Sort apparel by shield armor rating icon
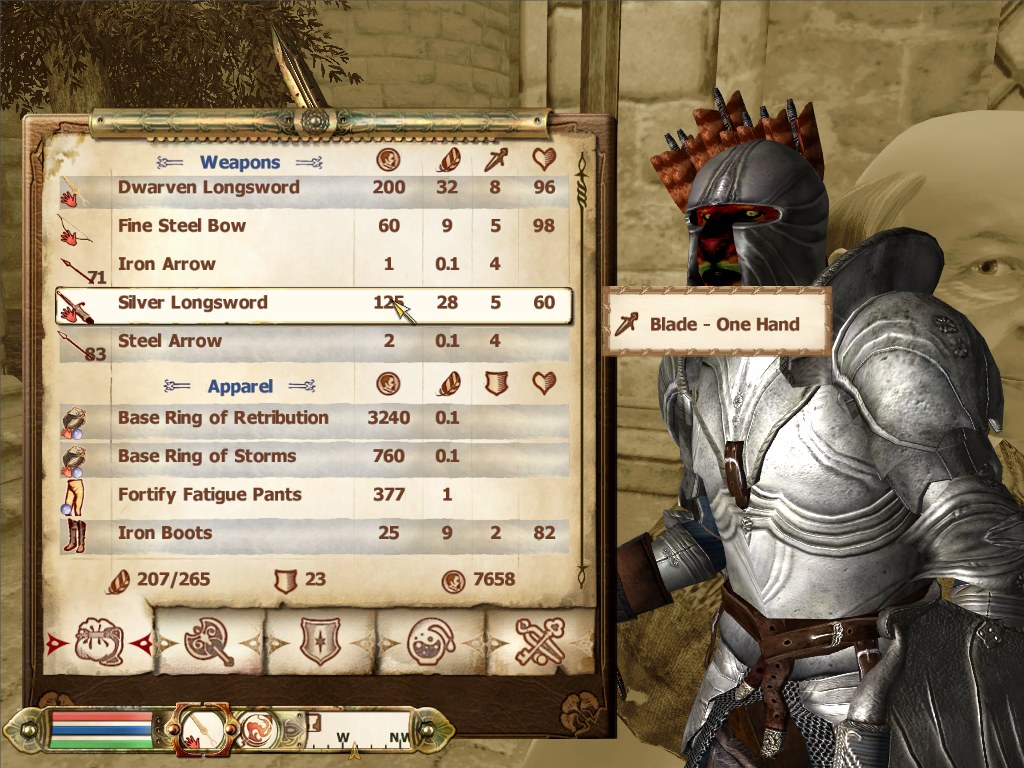 495,384
